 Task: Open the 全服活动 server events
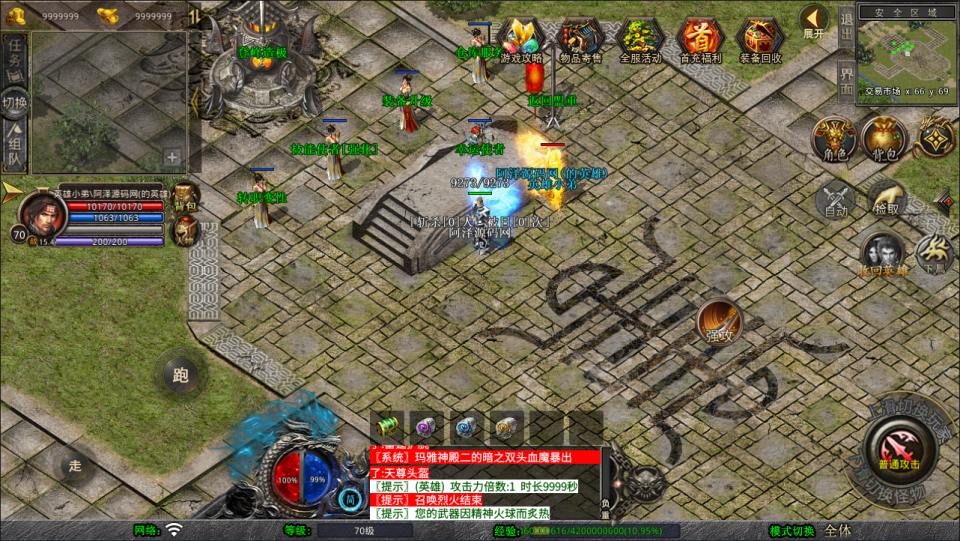(640, 40)
